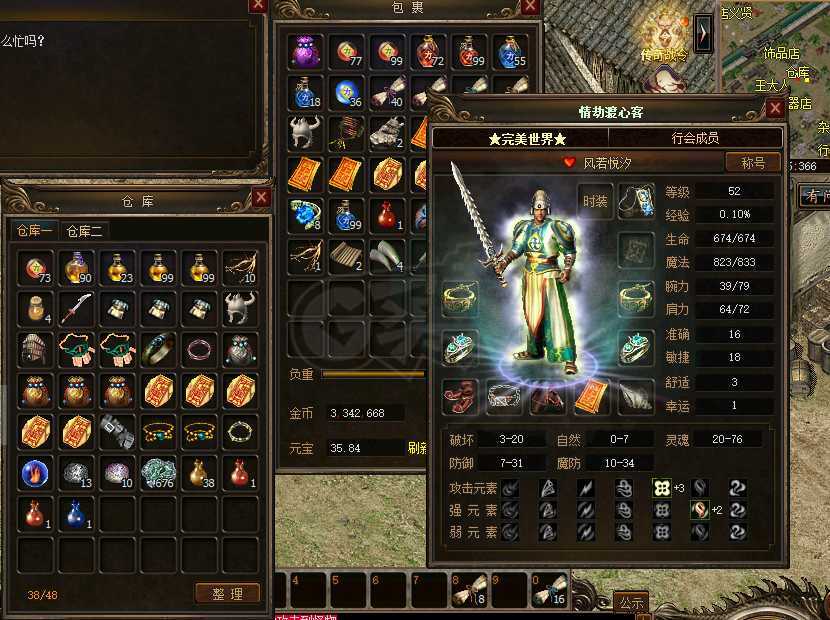Select the purple pouch in the bag
The width and height of the screenshot is (830, 620).
click(305, 52)
